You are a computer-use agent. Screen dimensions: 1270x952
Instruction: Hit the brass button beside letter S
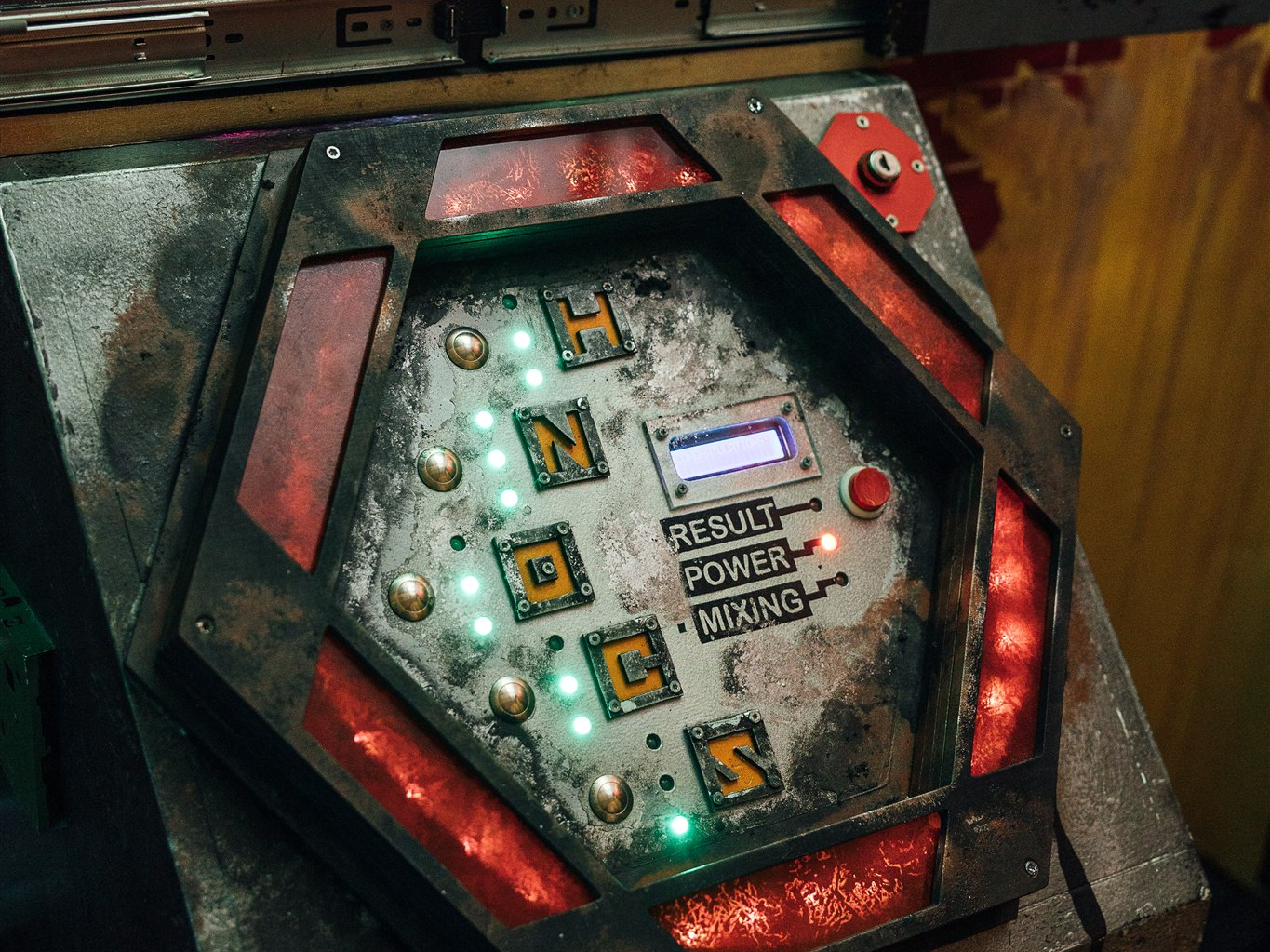pyautogui.click(x=610, y=798)
